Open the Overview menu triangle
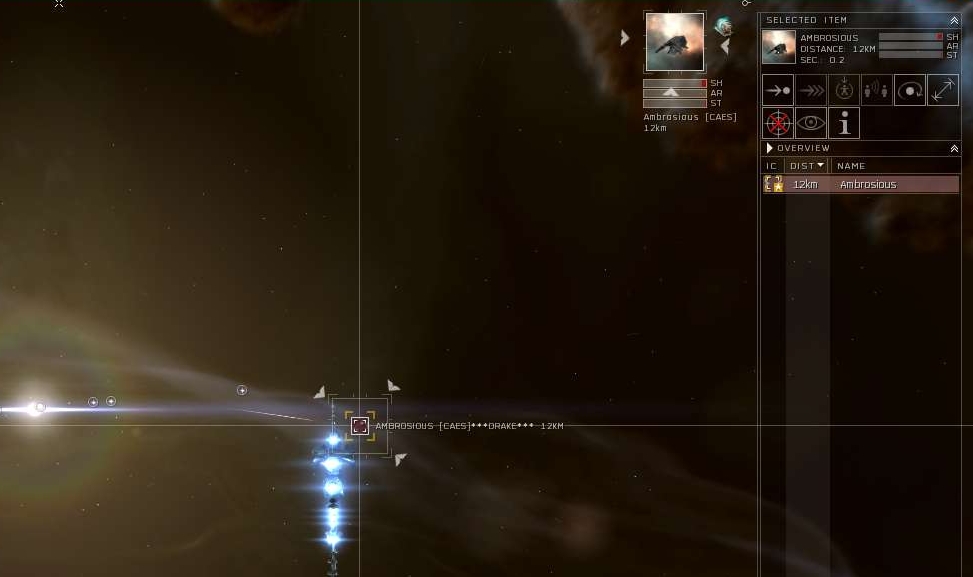This screenshot has width=973, height=577. [770, 148]
